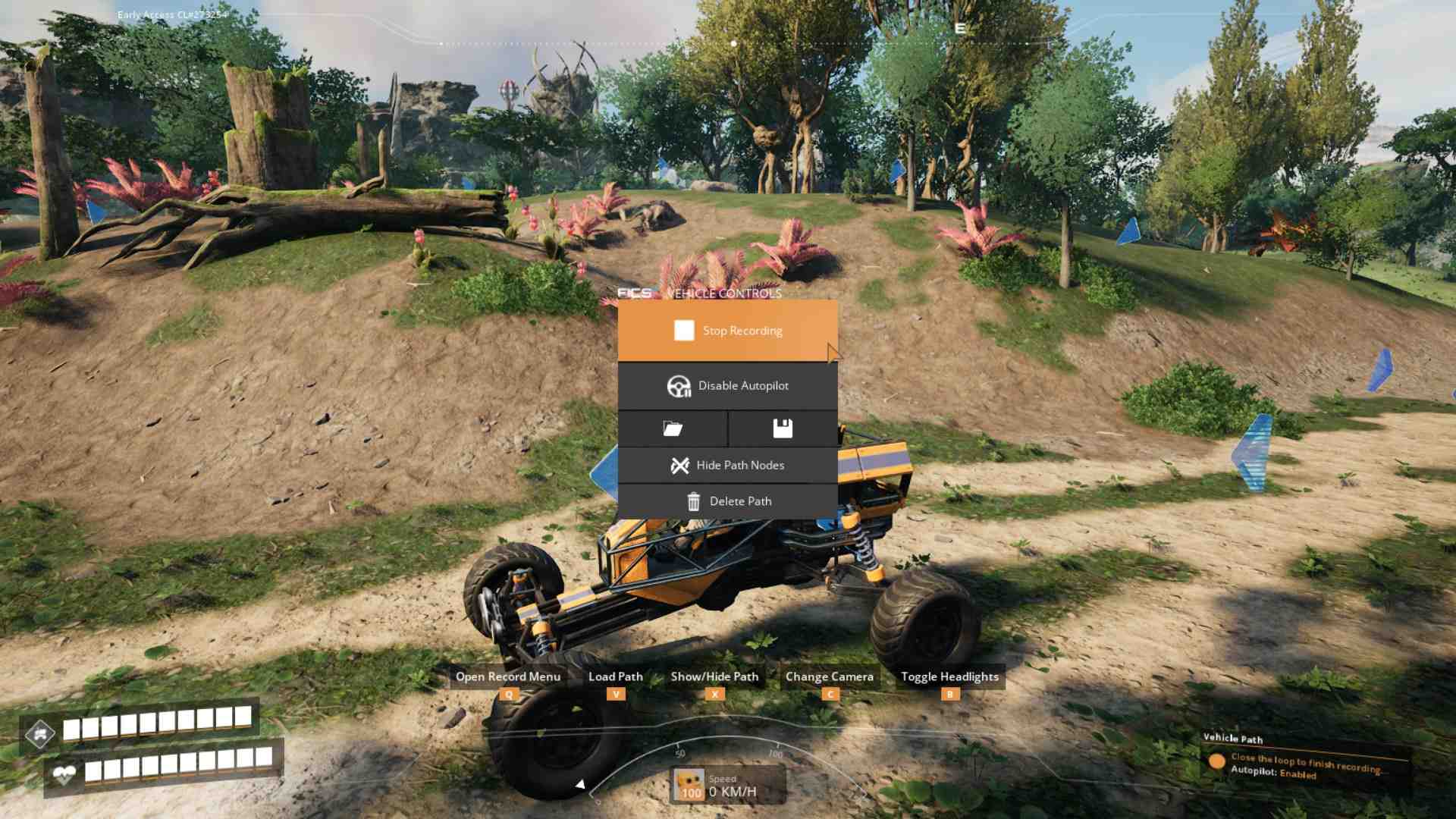Click the Load Path button

616,676
